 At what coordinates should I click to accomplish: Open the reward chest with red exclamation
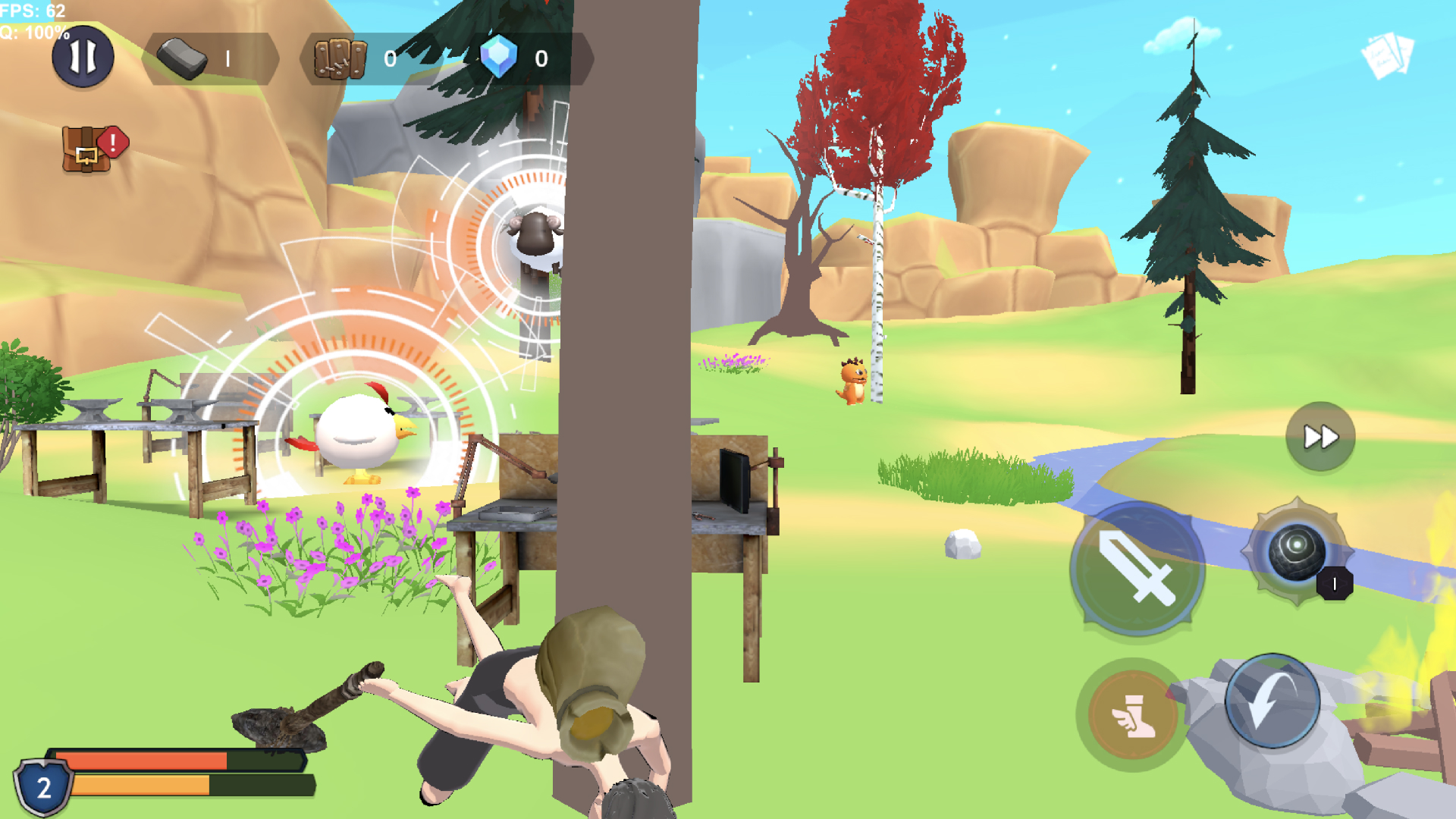(x=87, y=148)
